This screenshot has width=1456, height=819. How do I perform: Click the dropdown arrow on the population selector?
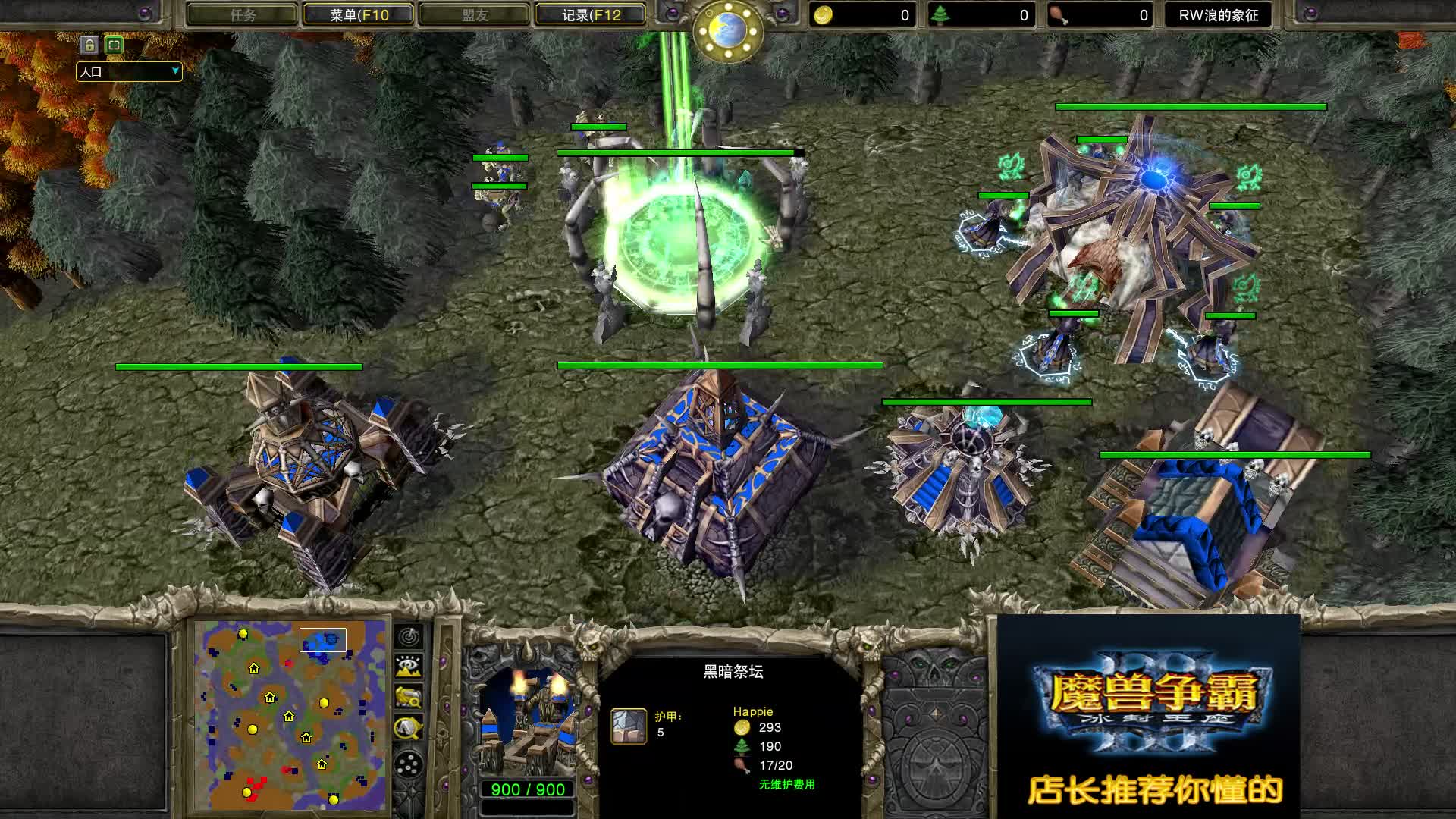click(177, 71)
